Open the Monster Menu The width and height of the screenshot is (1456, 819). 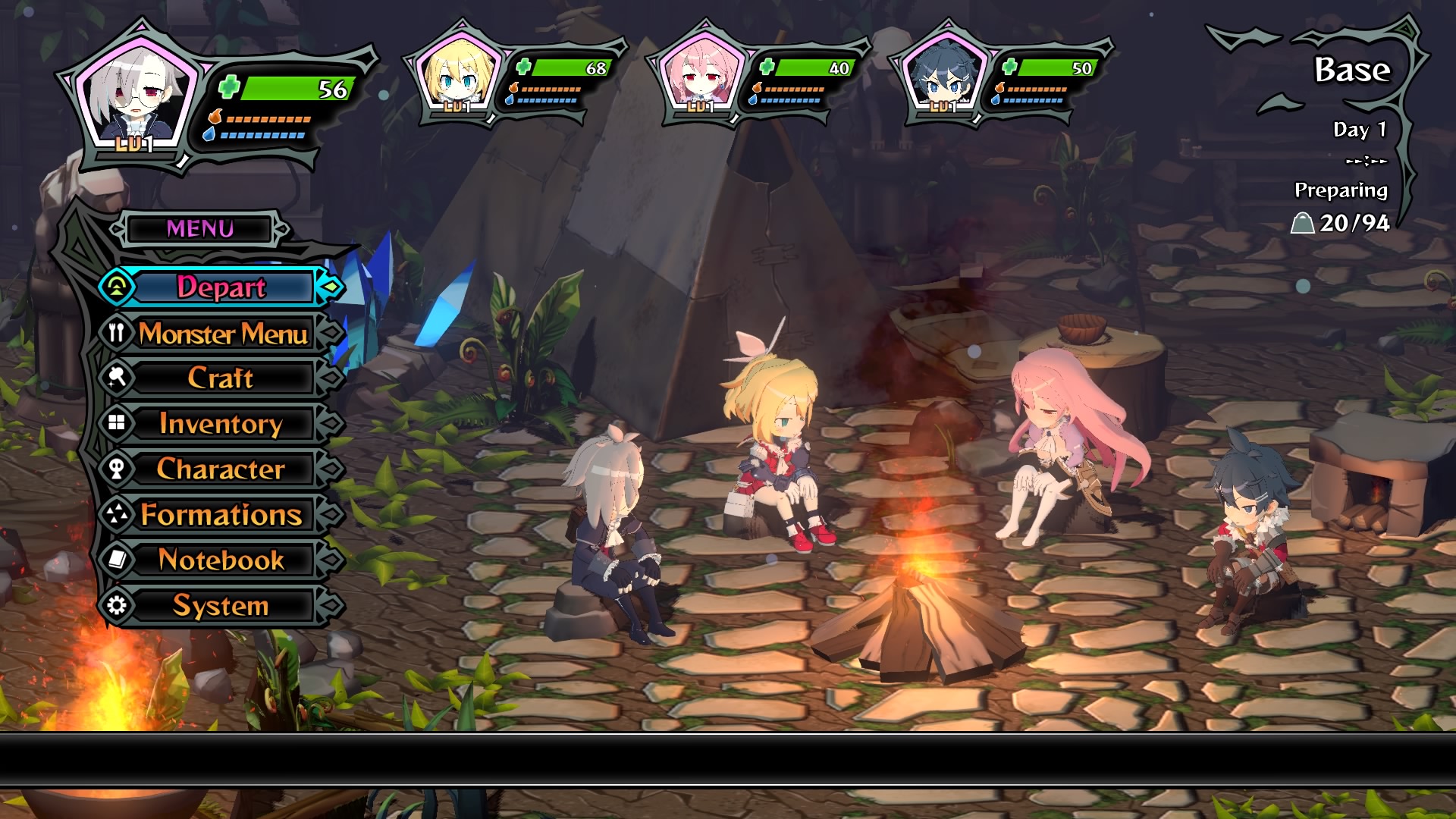(222, 334)
